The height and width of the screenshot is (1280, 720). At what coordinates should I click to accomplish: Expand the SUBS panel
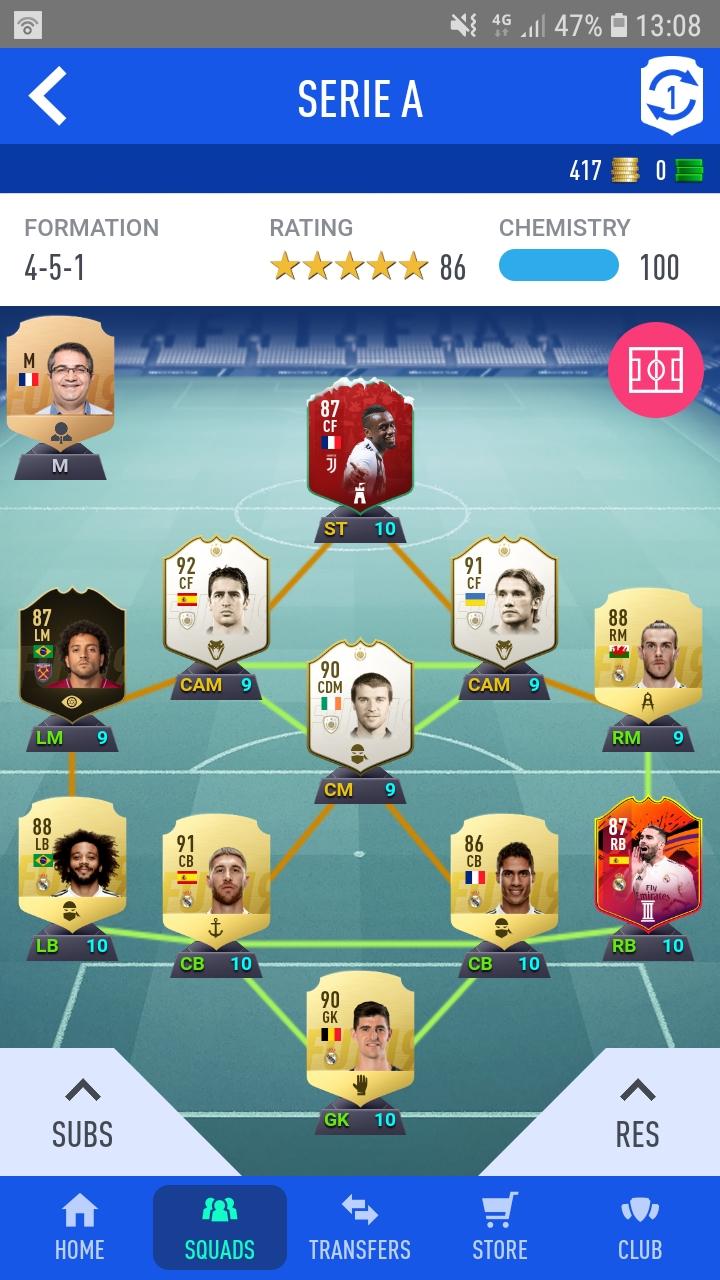[x=82, y=1115]
